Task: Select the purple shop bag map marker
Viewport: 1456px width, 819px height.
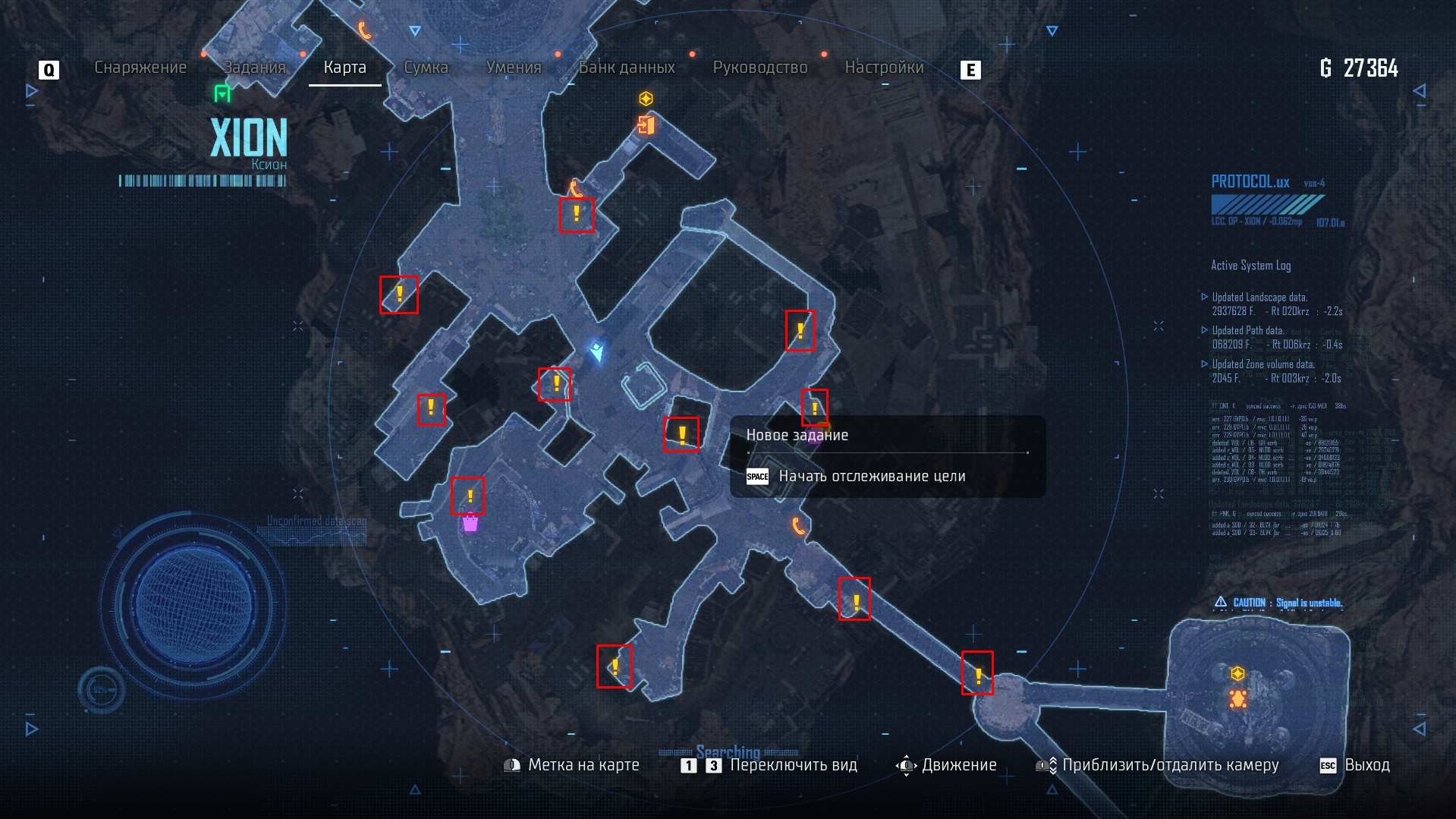Action: 470,523
